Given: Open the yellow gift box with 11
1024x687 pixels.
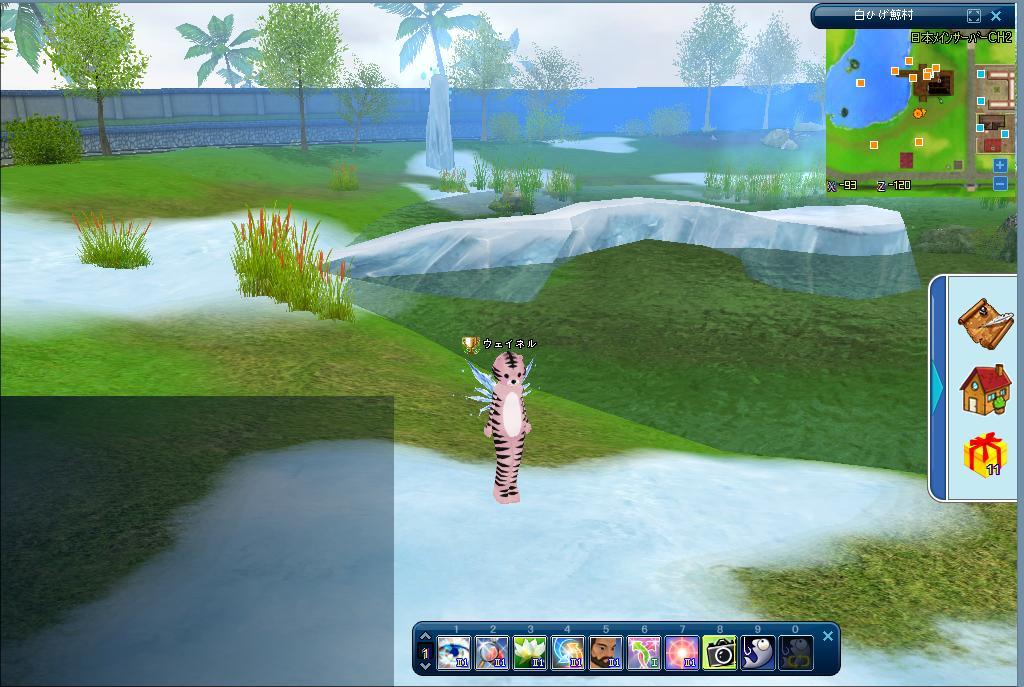Looking at the screenshot, I should pos(985,455).
